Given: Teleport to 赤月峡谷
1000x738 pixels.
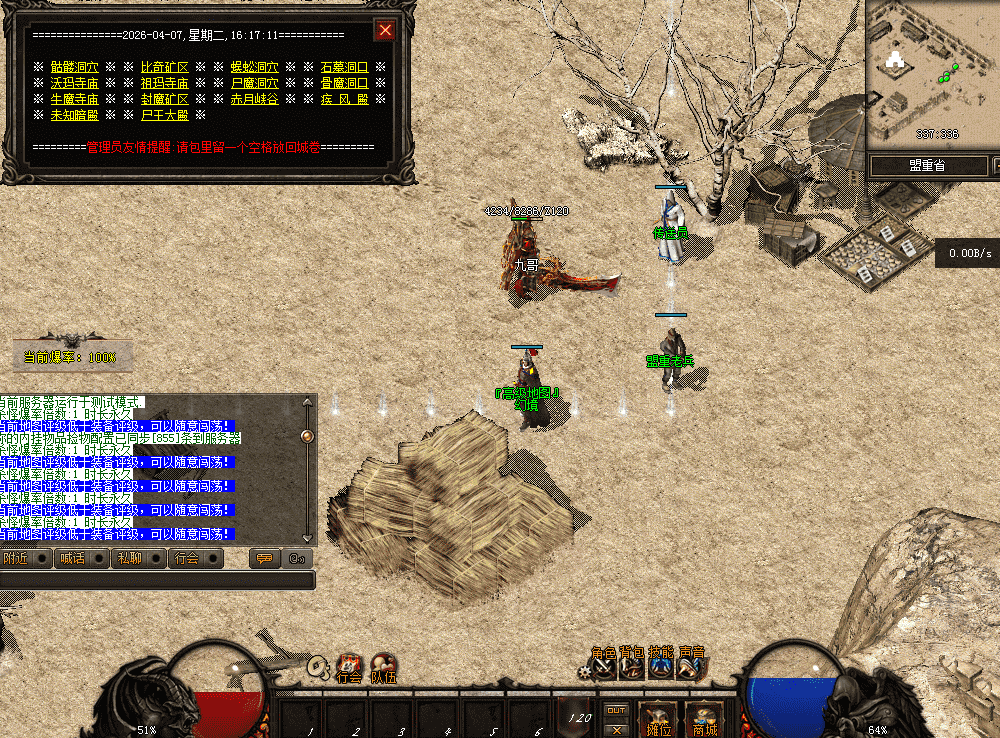Looking at the screenshot, I should pos(254,99).
